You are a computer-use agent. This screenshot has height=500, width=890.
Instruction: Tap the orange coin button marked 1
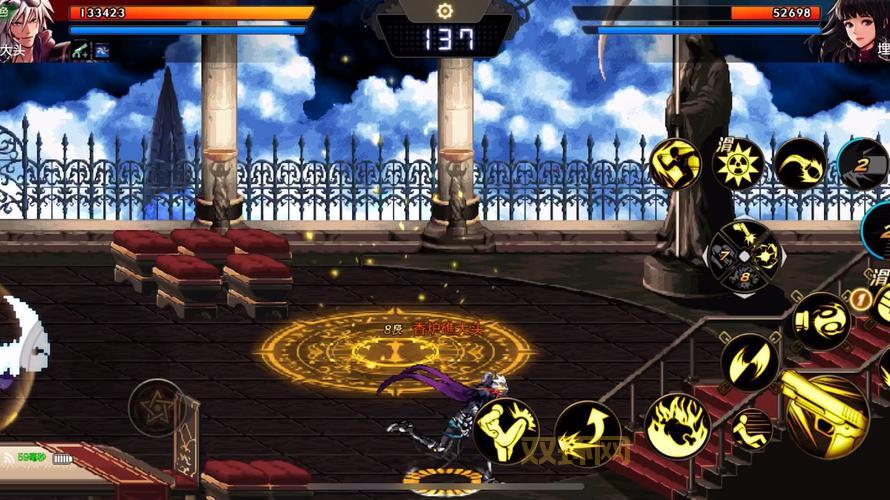pyautogui.click(x=858, y=297)
